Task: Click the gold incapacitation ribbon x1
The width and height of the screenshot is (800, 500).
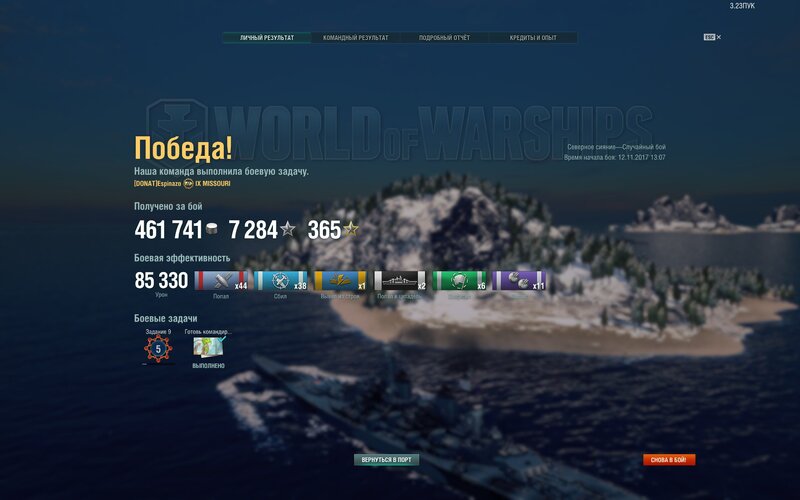Action: coord(341,281)
